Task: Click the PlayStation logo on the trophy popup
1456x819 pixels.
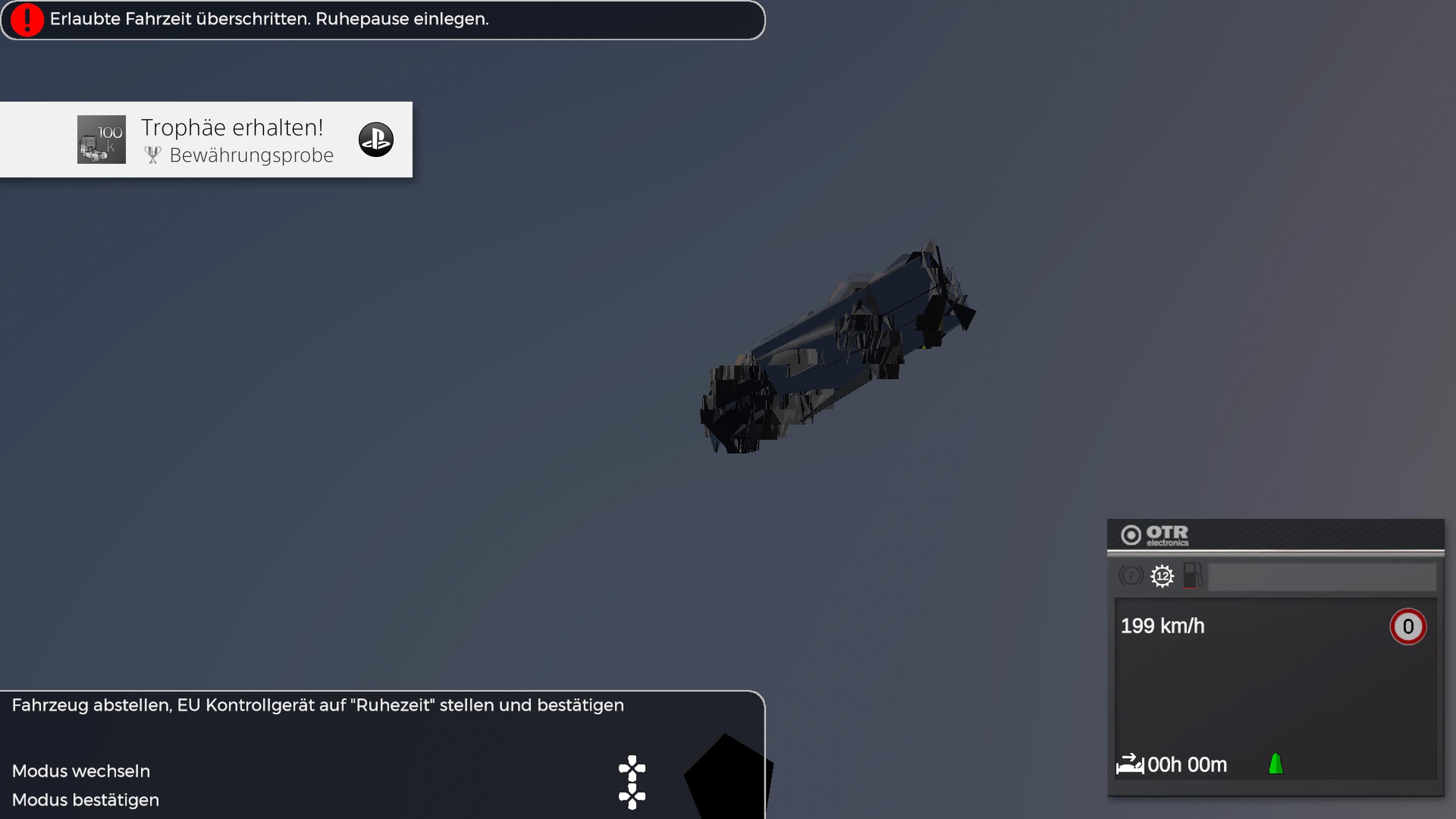Action: pos(376,140)
